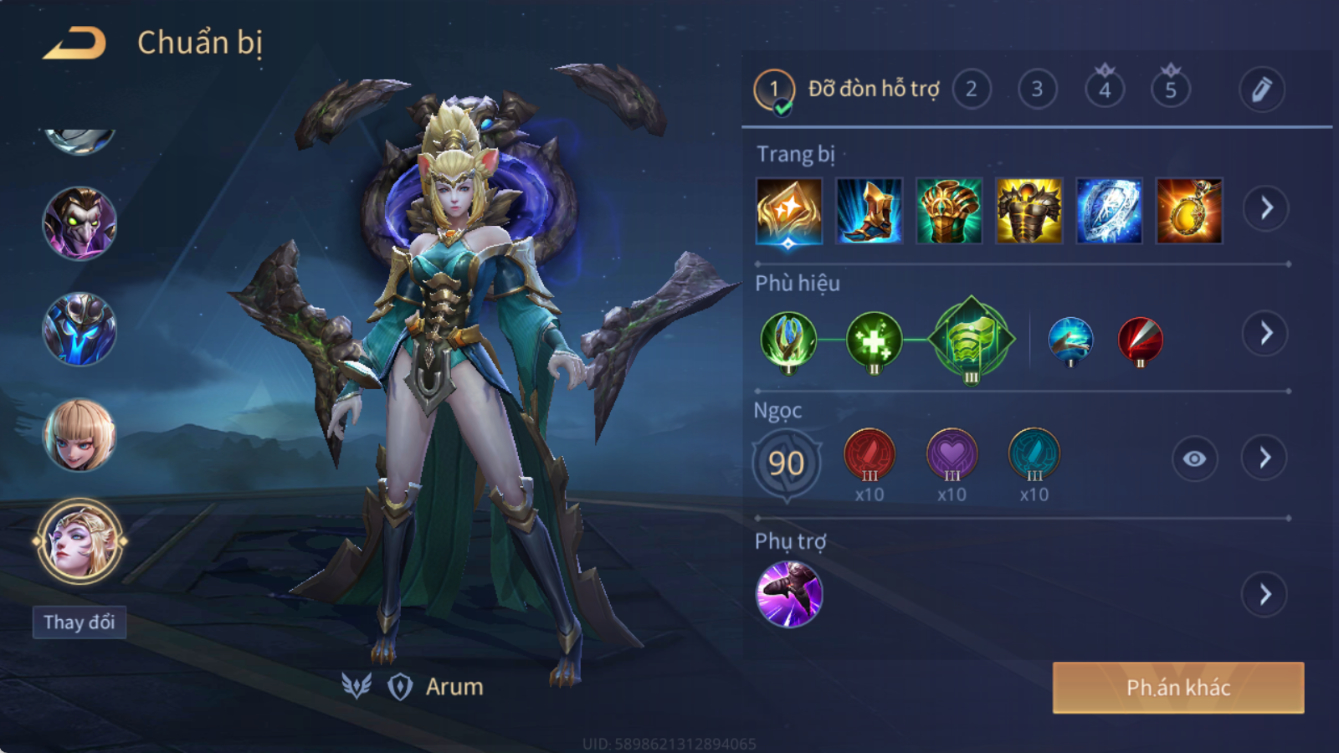Open the Trang bị equipment arrow
The image size is (1339, 753).
[1265, 209]
